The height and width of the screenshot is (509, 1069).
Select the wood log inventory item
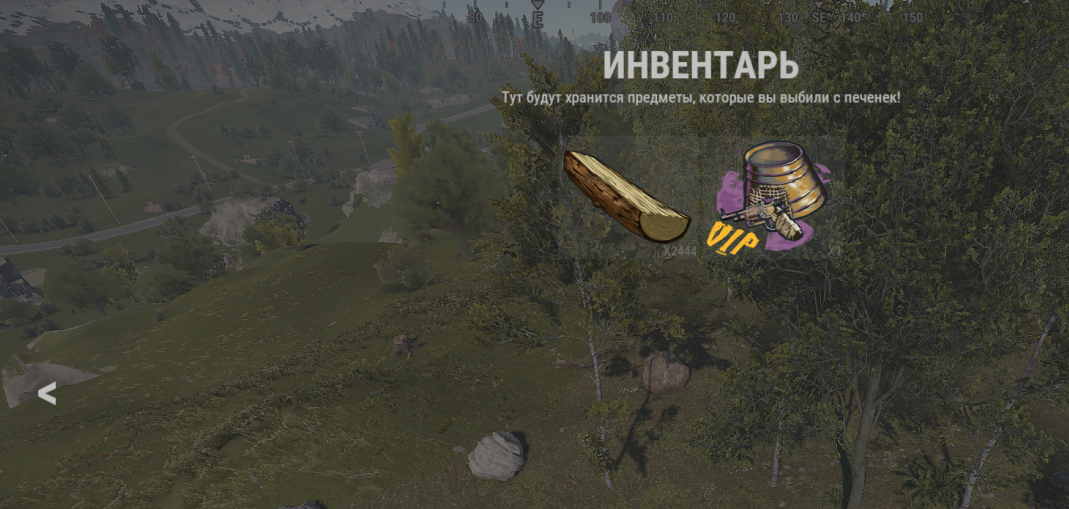625,196
